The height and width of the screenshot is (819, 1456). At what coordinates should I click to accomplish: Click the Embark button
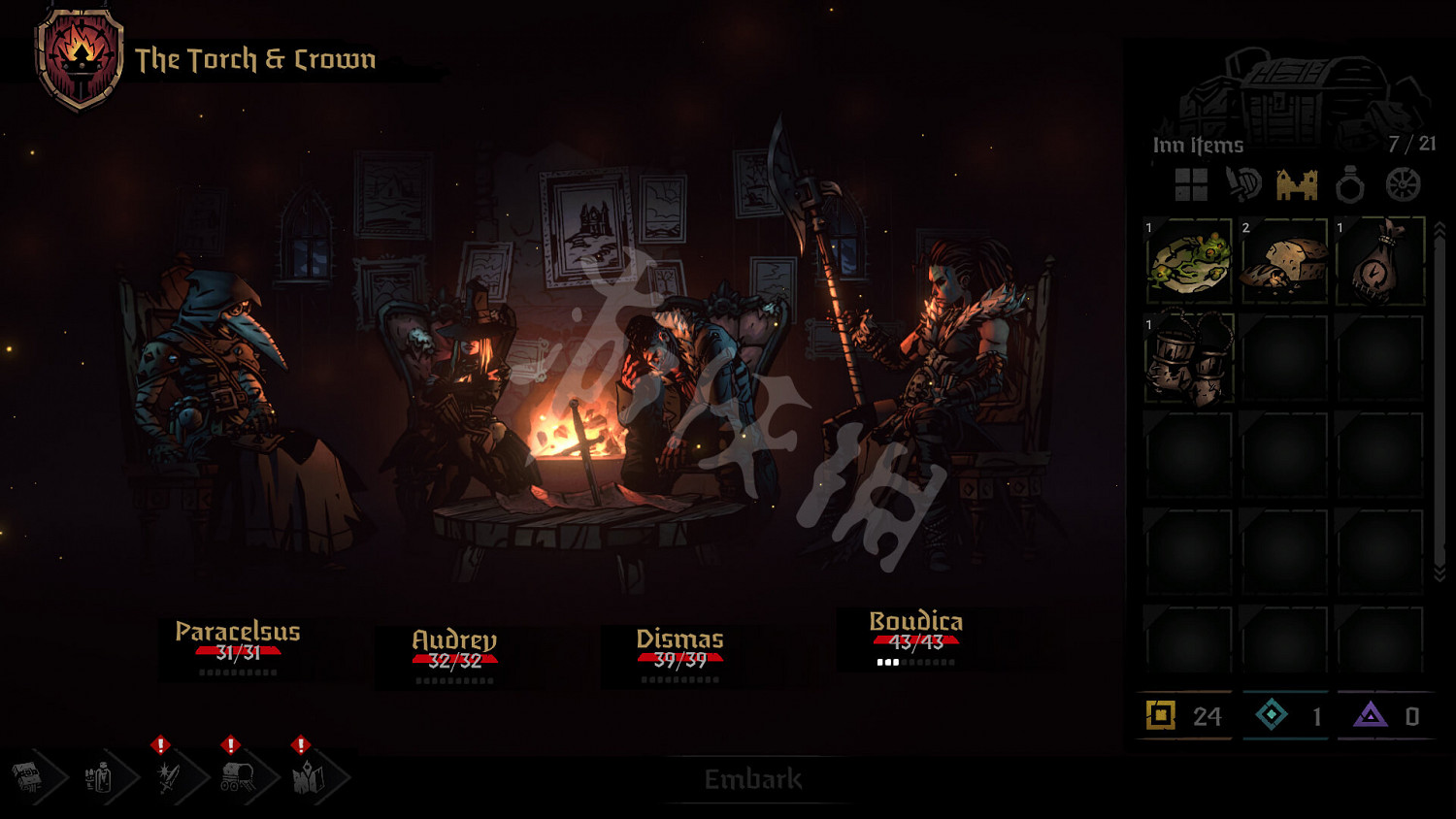tap(753, 779)
